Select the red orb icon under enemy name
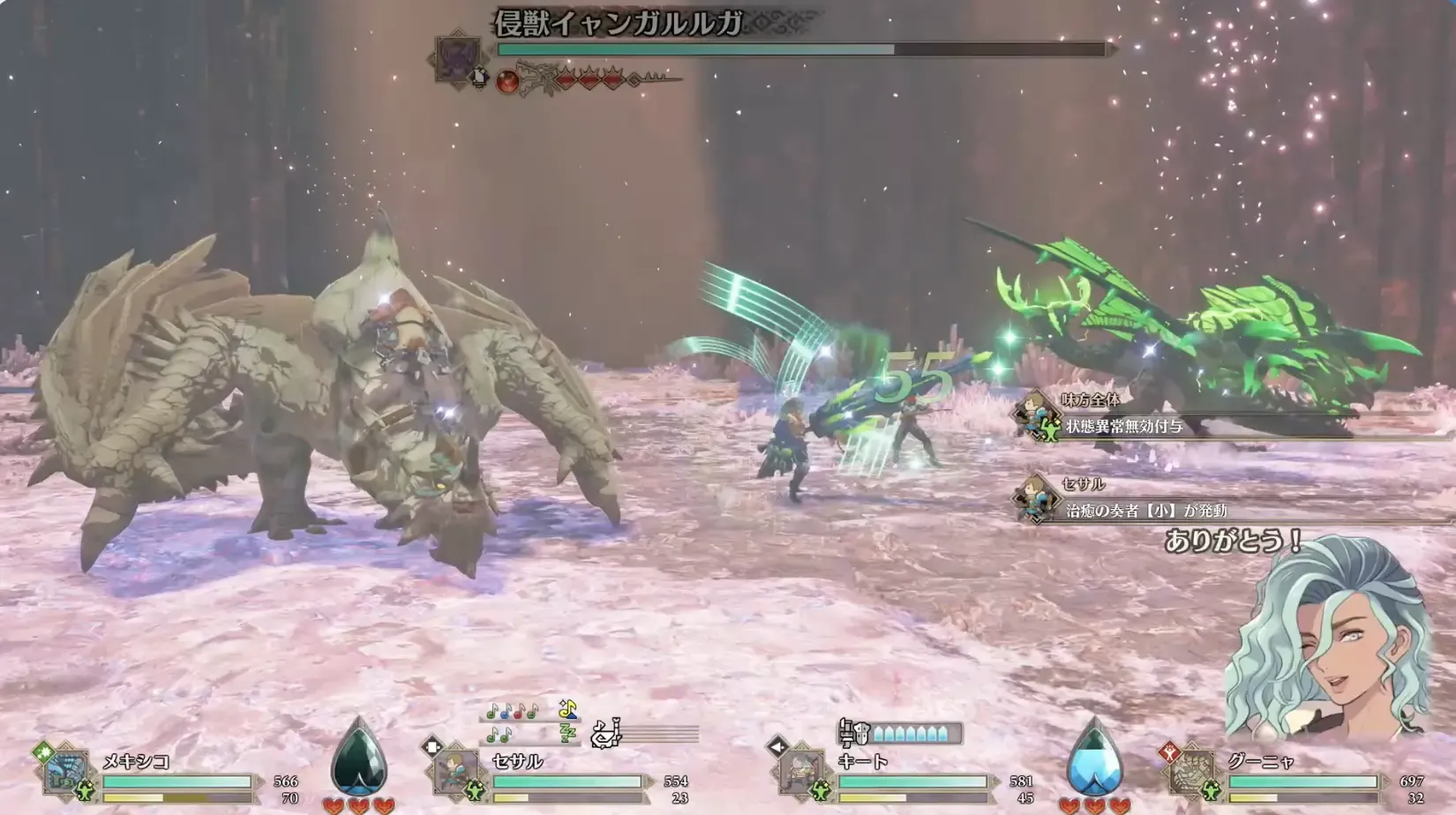The image size is (1456, 815). point(507,82)
